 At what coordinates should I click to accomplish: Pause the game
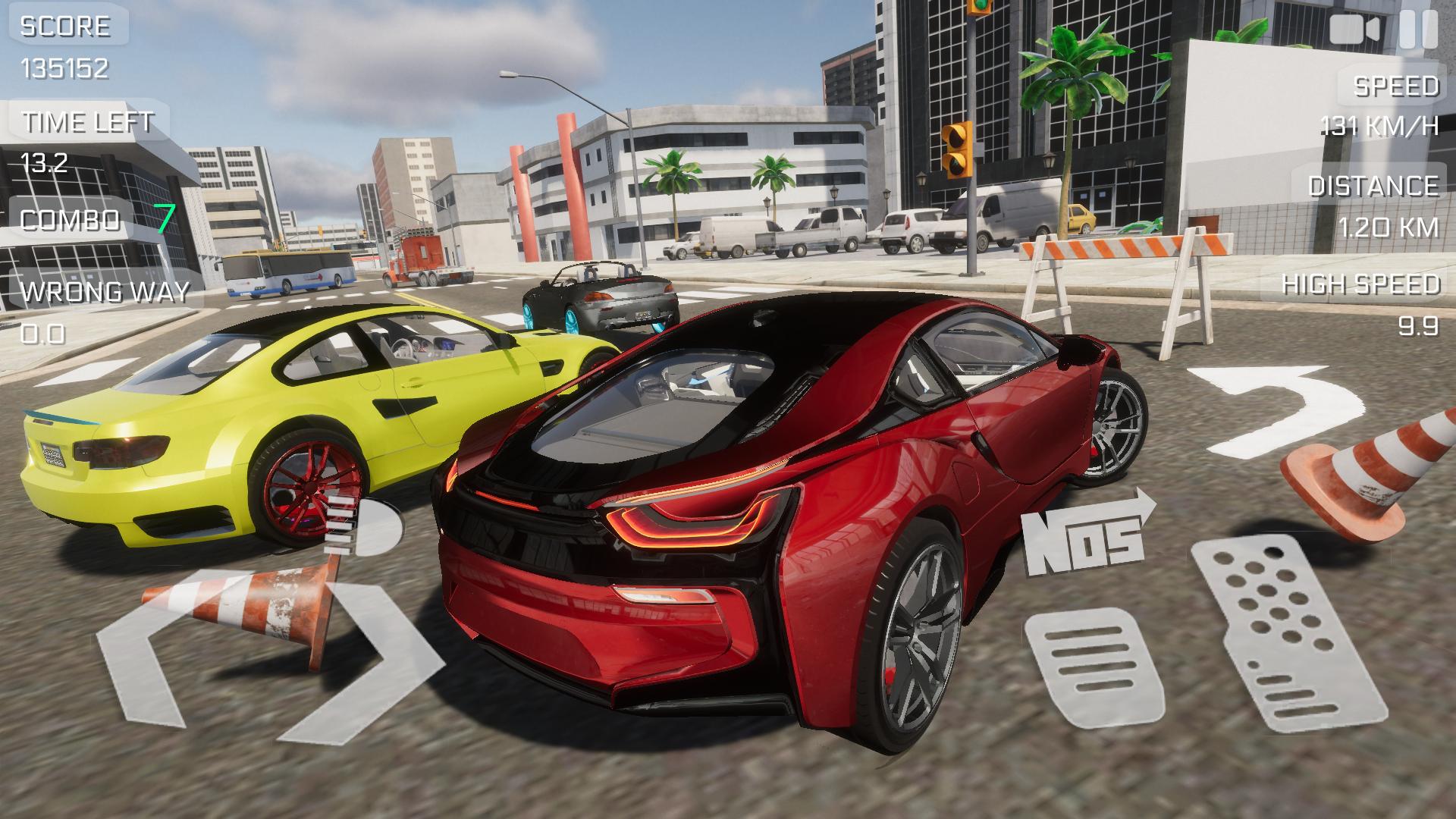1417,30
